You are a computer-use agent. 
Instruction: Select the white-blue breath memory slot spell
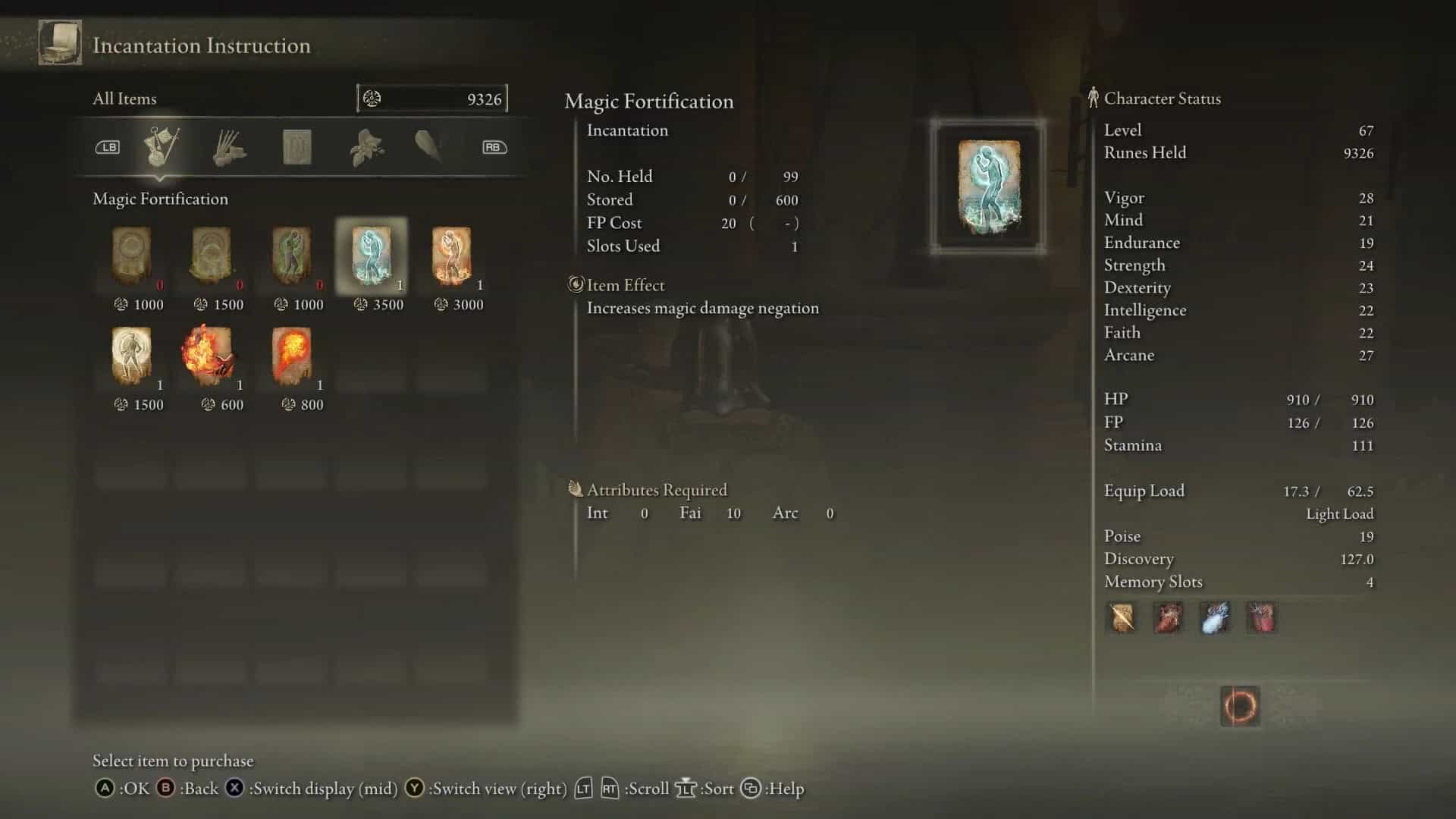pos(1215,618)
